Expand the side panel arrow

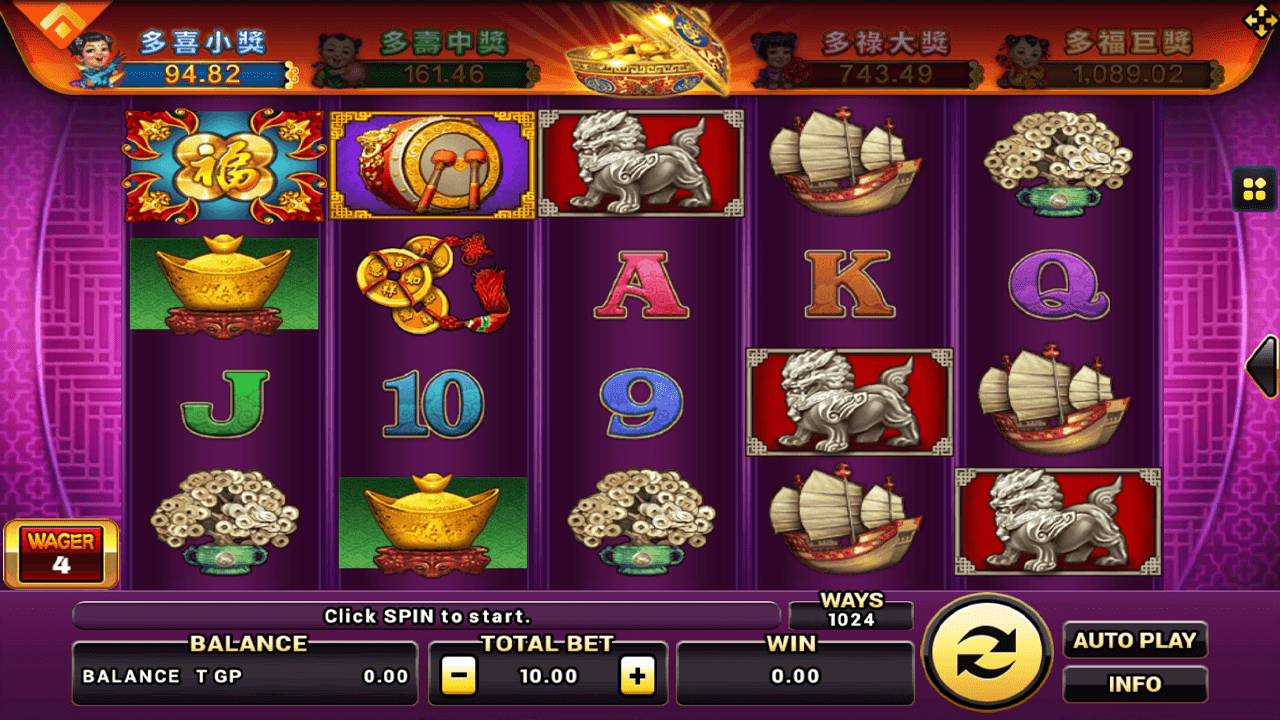click(x=1263, y=367)
